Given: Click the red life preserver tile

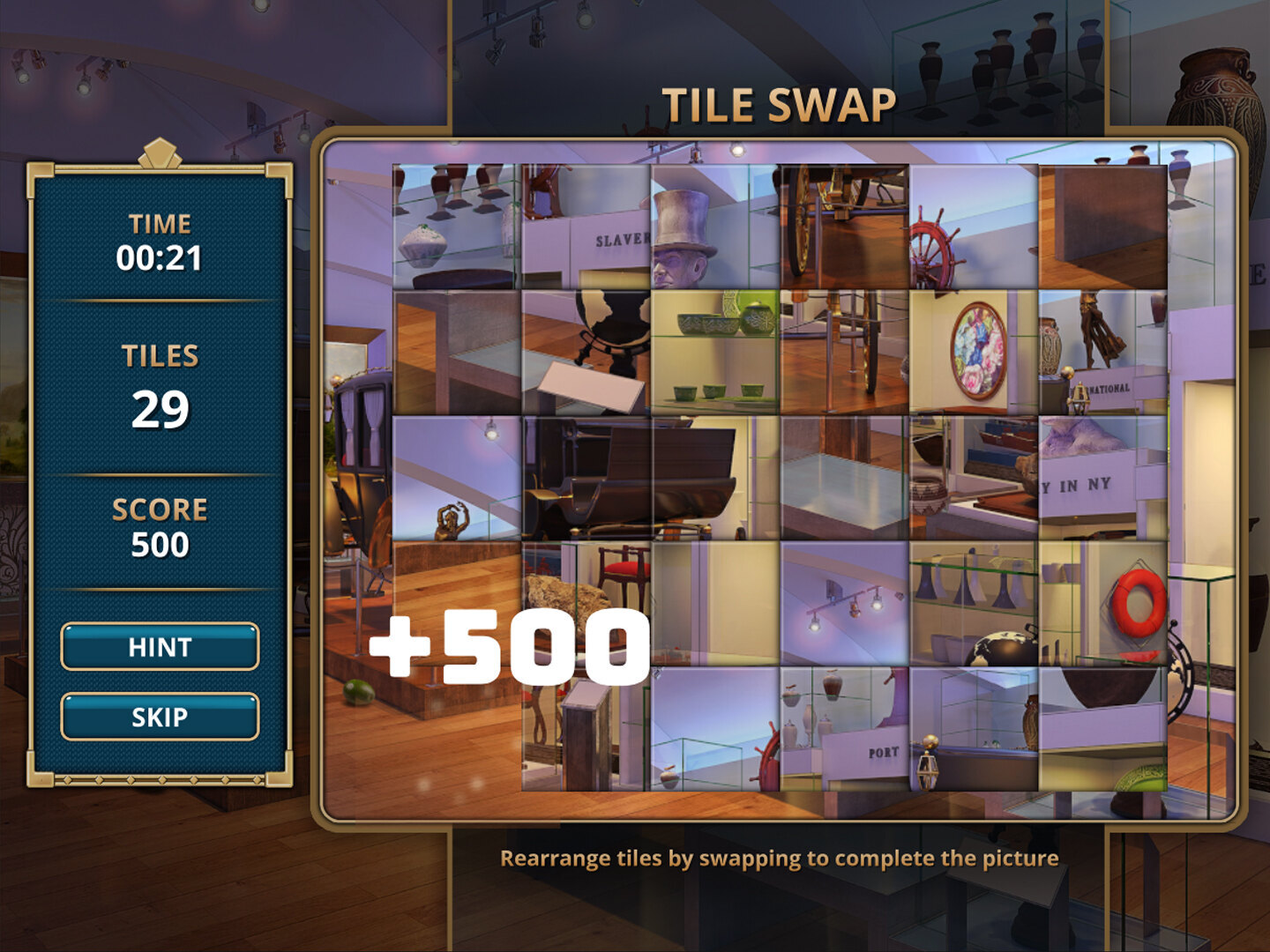Looking at the screenshot, I should click(1103, 603).
